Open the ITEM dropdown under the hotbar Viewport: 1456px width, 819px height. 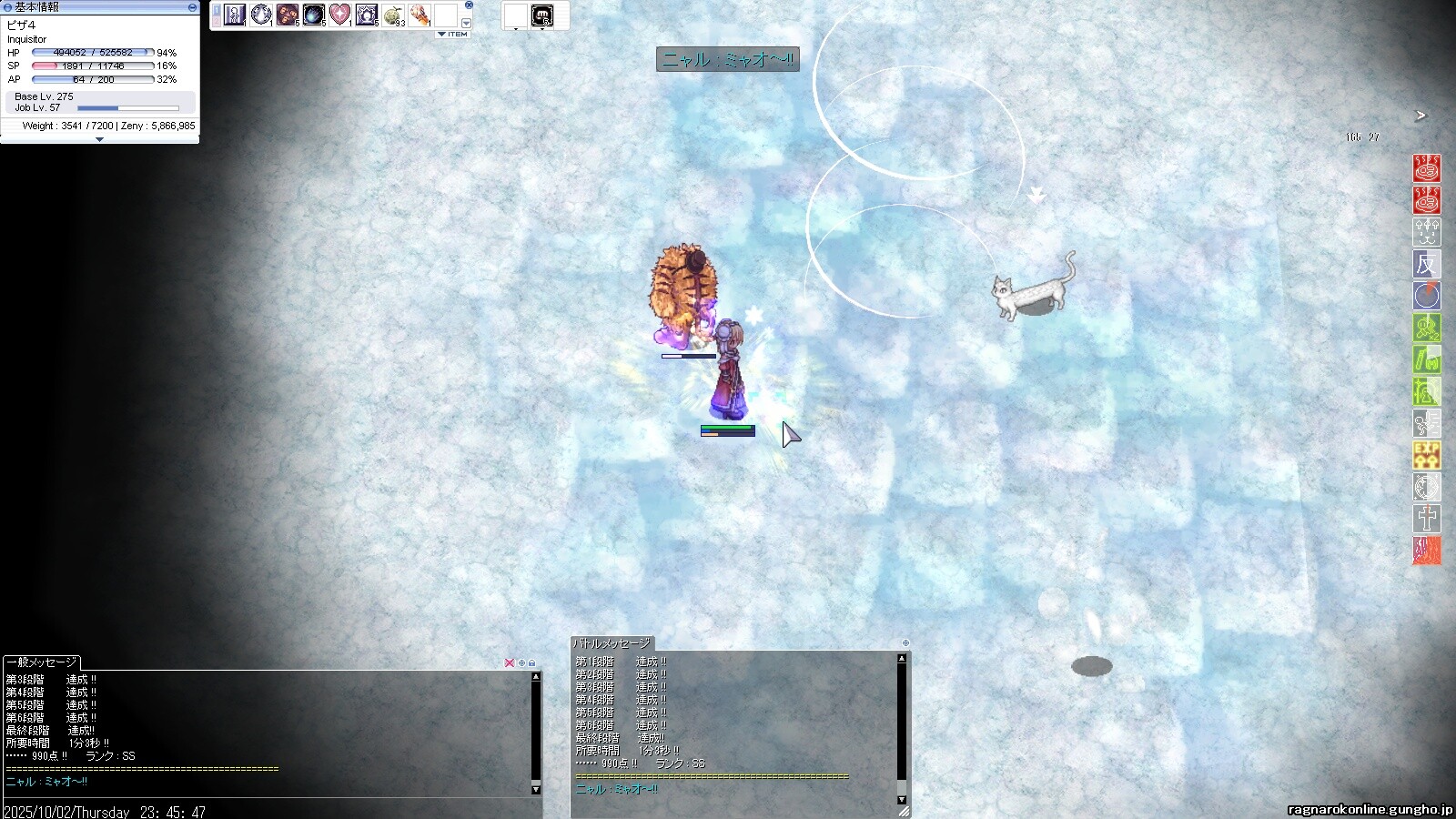pos(452,35)
